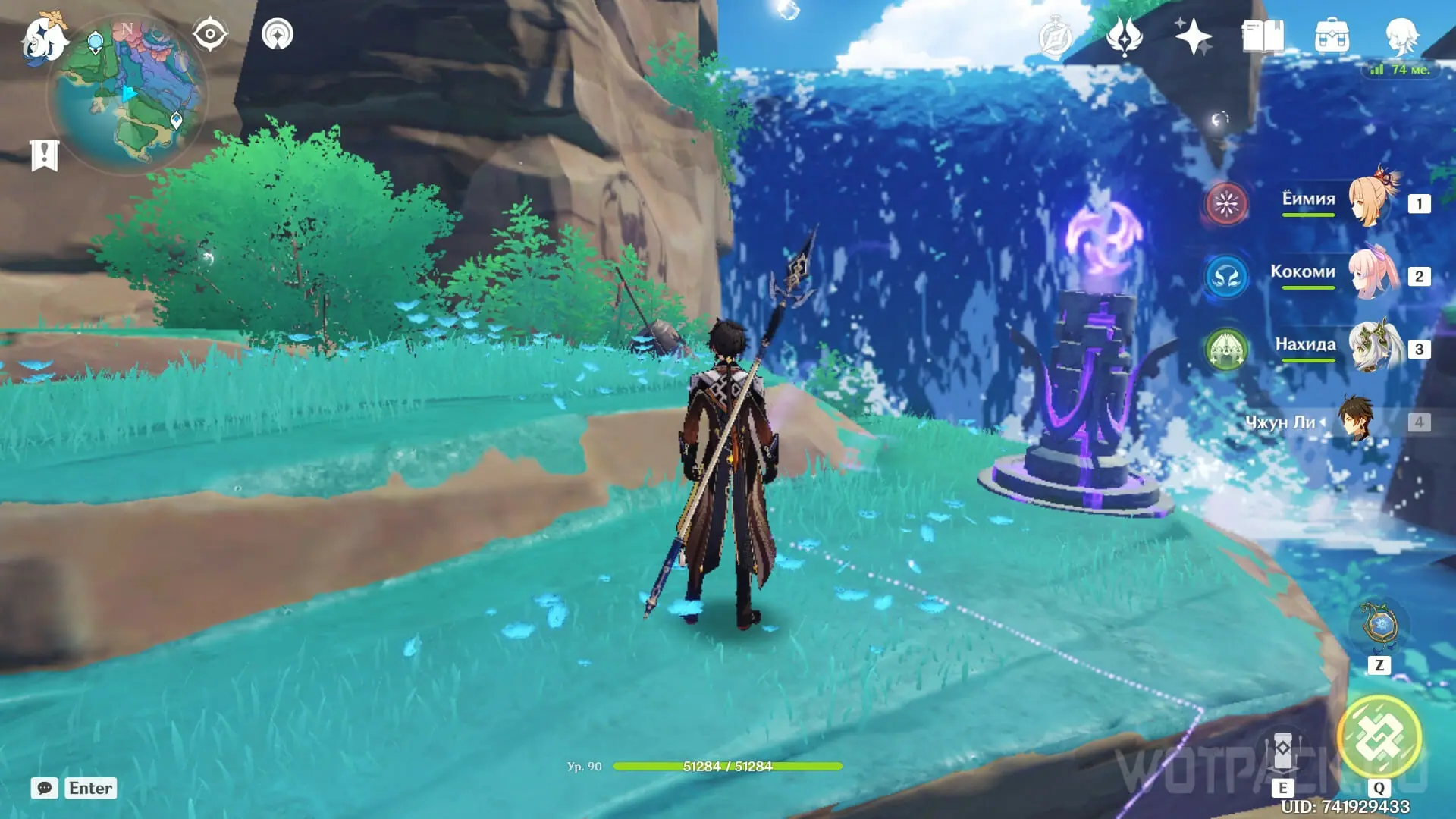Open the chat box

[45, 788]
